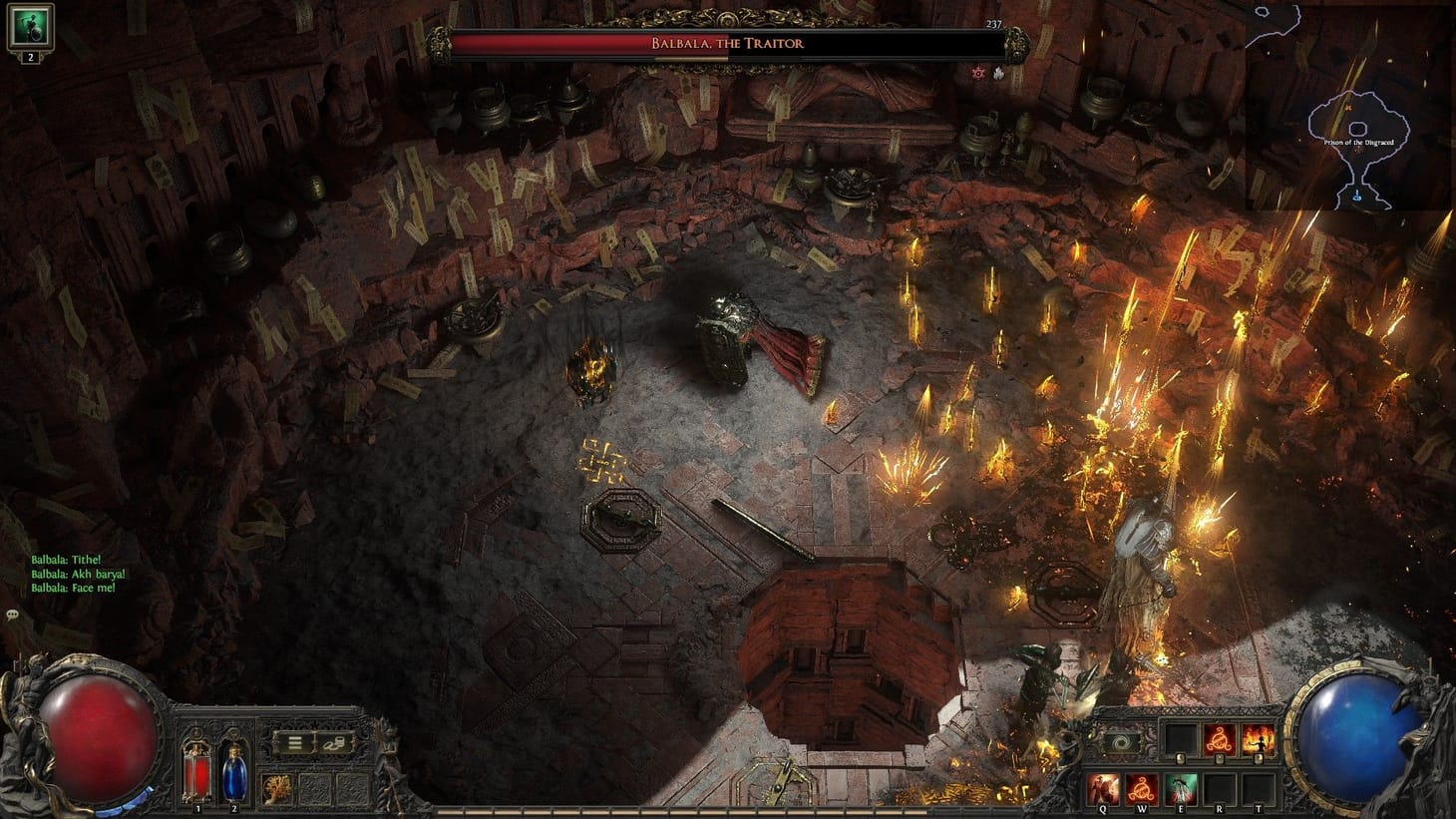This screenshot has height=819, width=1456.
Task: Click the spiral dodge skill icon
Action: [1121, 742]
